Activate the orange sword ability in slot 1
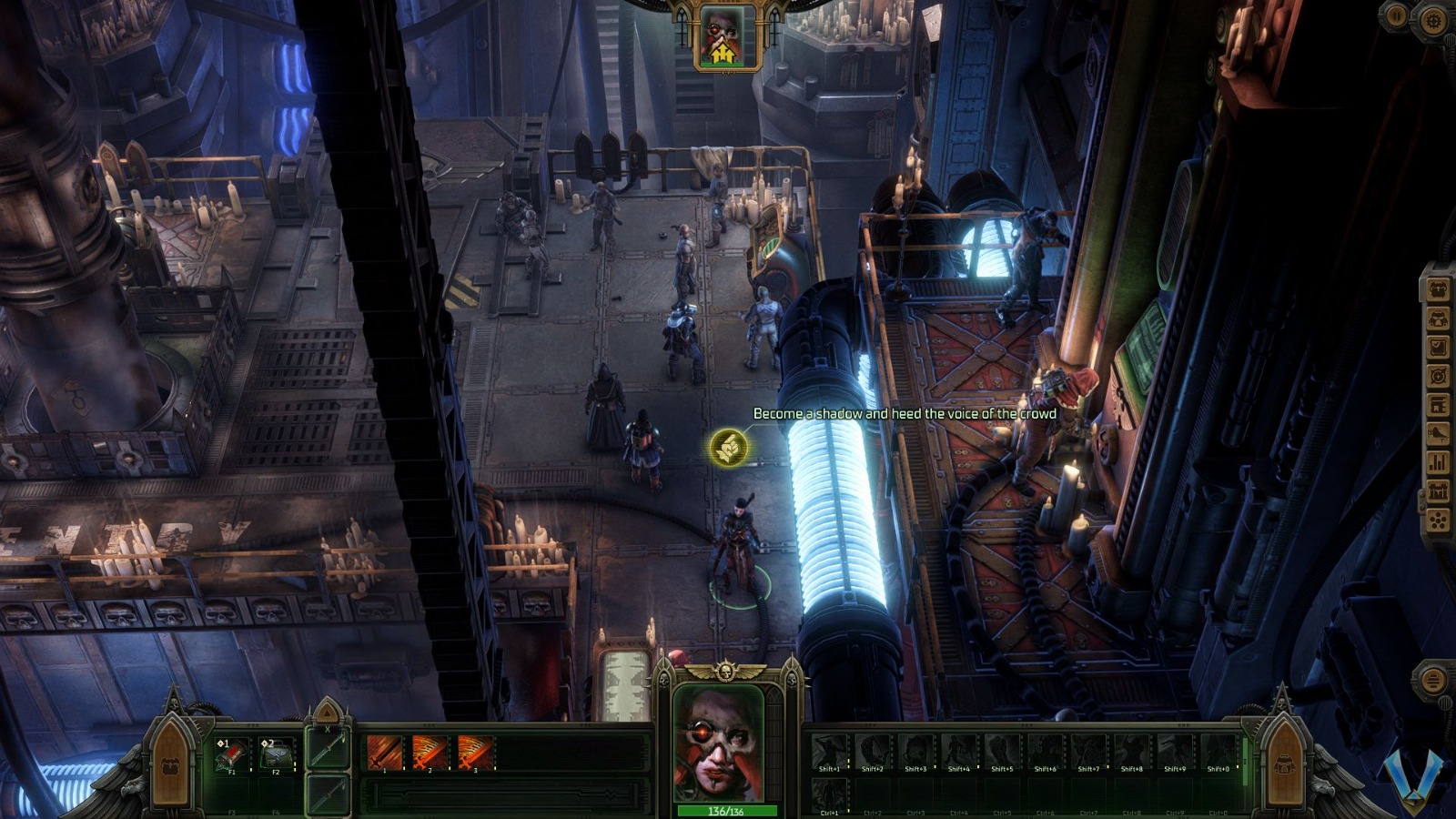The image size is (1456, 819). click(384, 753)
